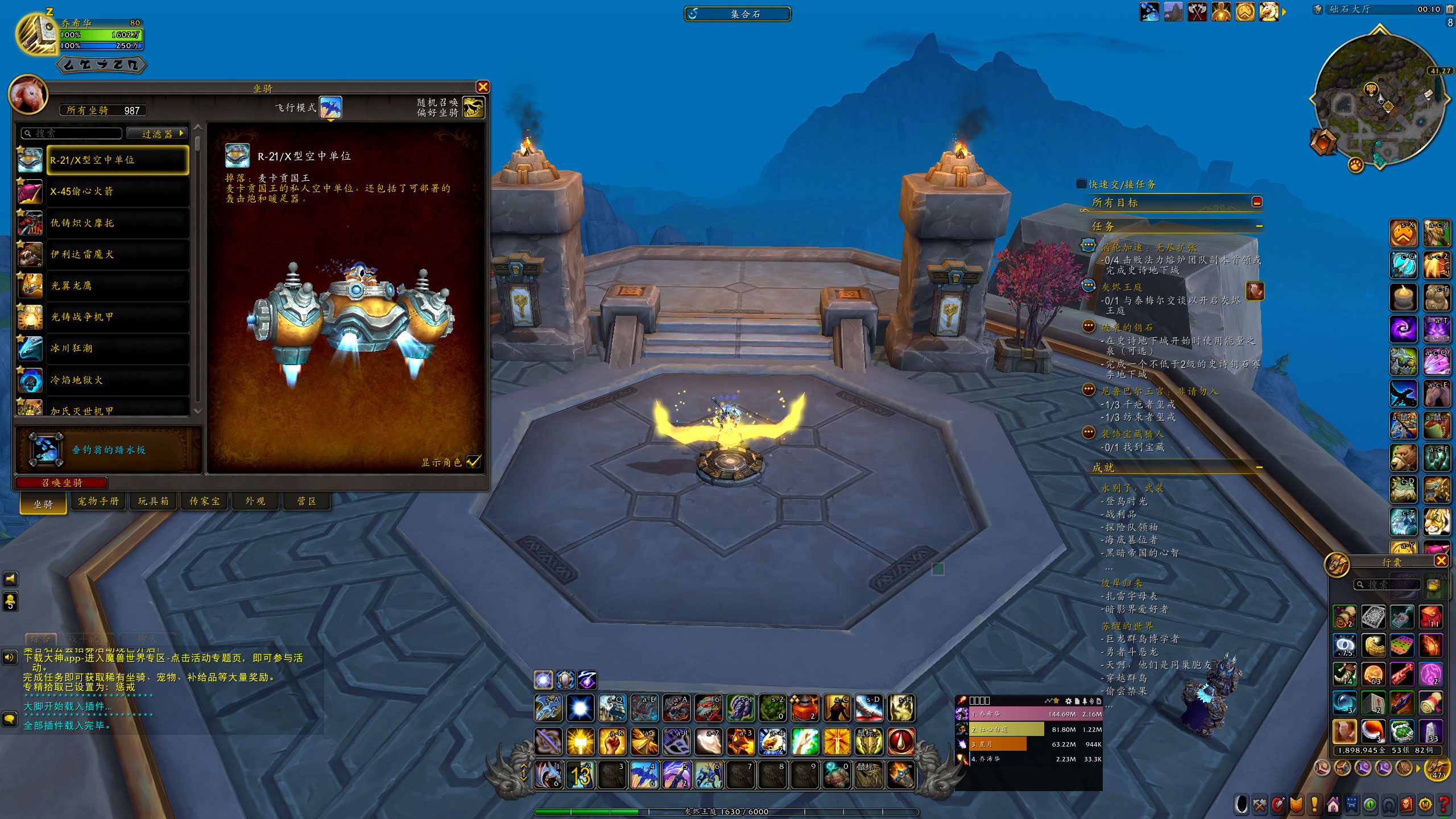Collapse the 所有目标 objective tracker

[x=1257, y=202]
